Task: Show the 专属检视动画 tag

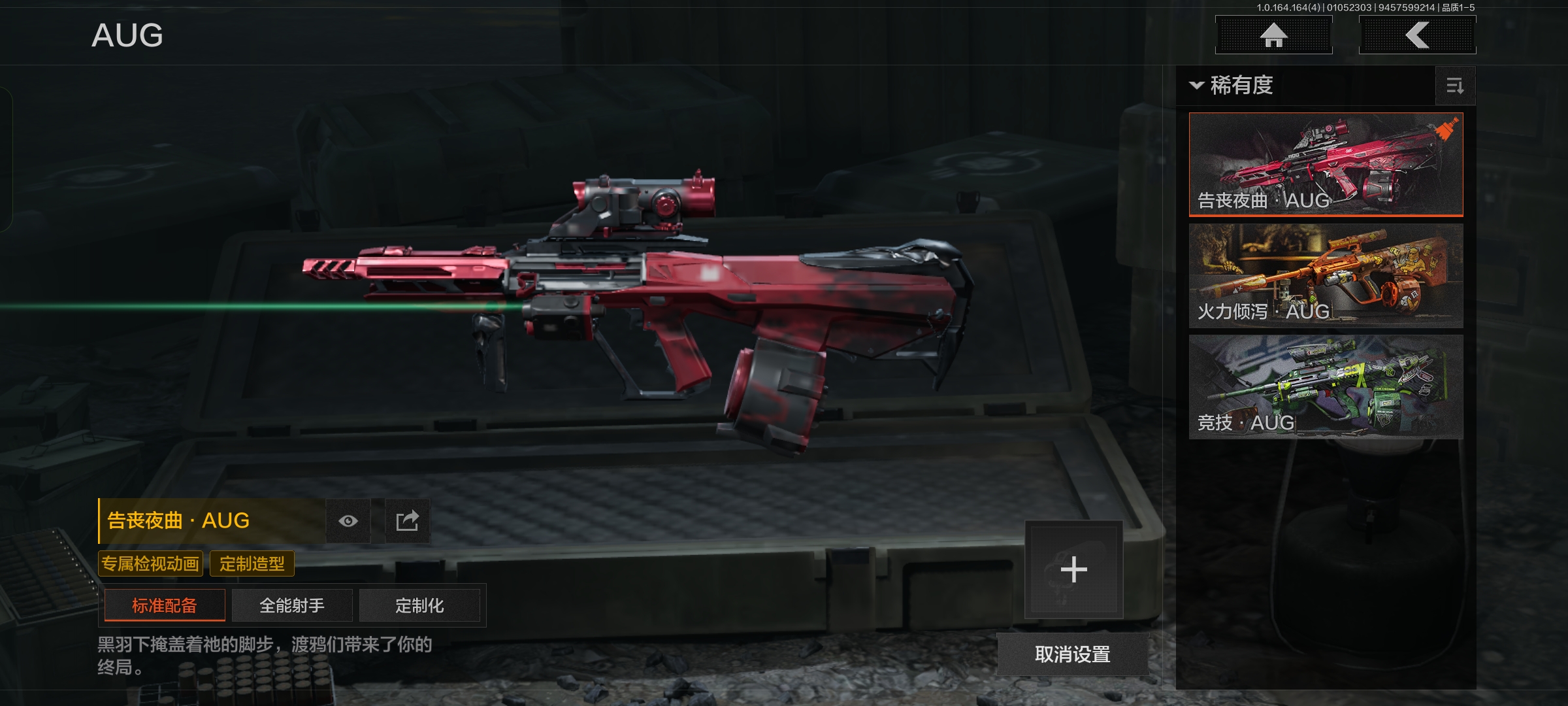Action: click(x=150, y=563)
